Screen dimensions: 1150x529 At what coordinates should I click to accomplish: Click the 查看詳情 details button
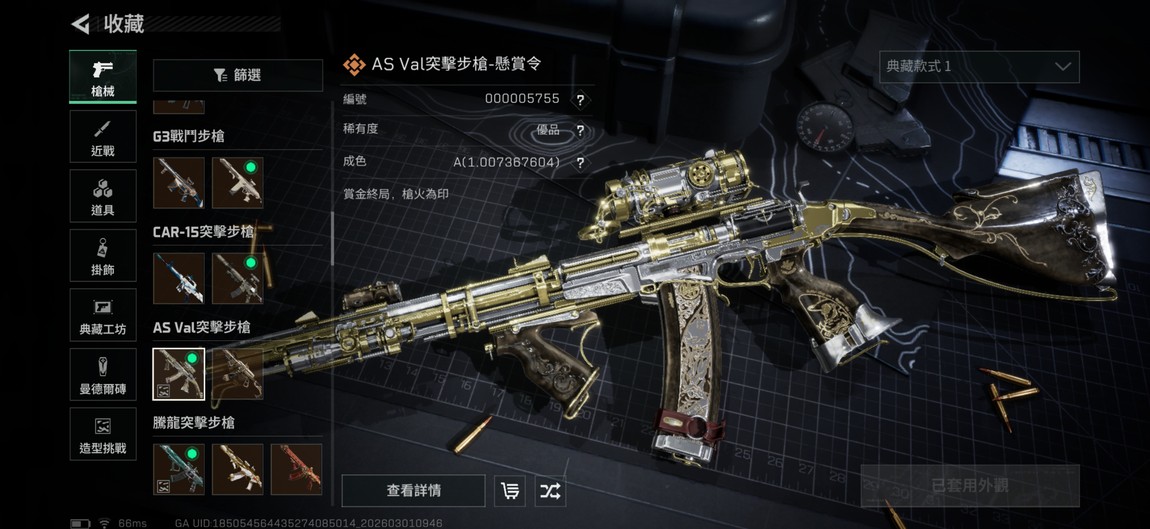pyautogui.click(x=414, y=491)
